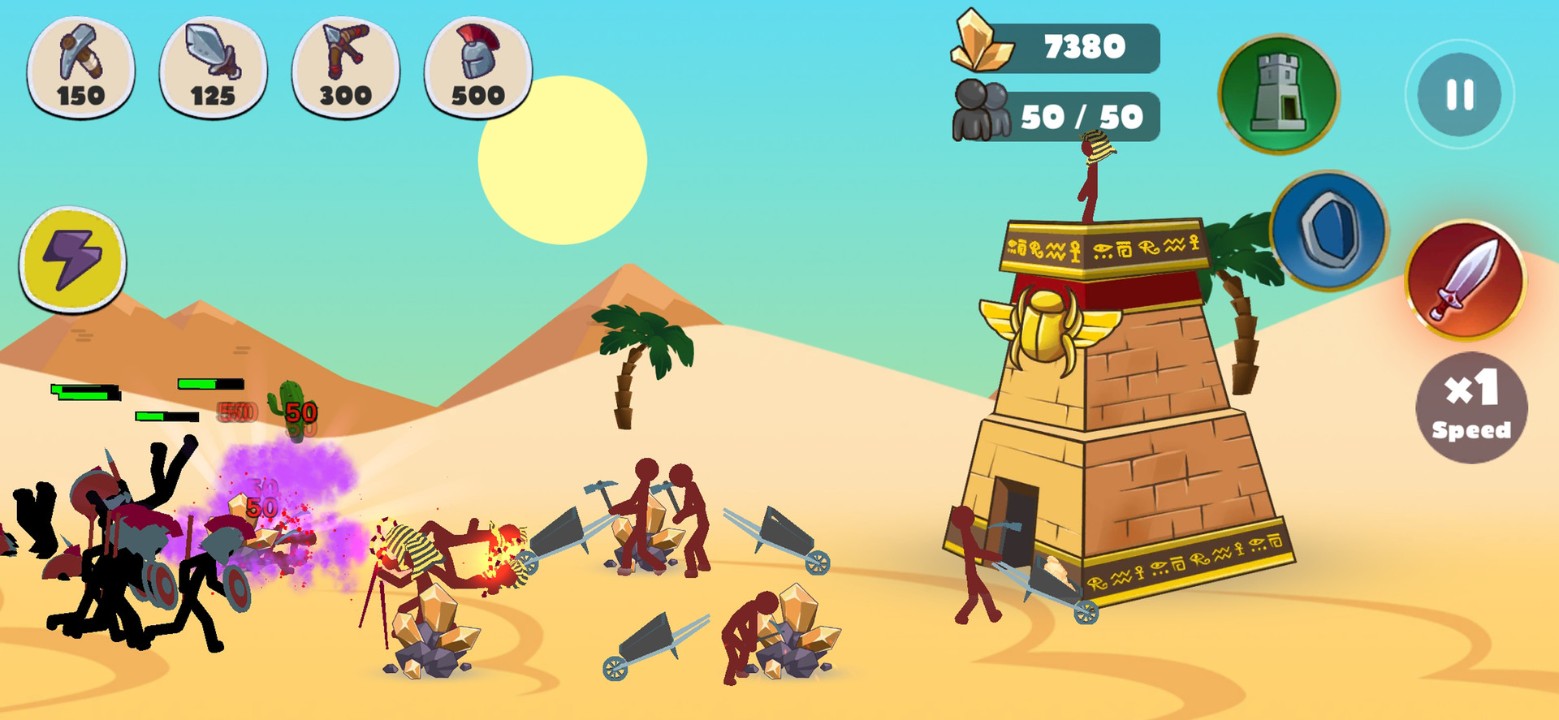The image size is (1559, 720).
Task: Select the green tower garrison command
Action: 1278,93
